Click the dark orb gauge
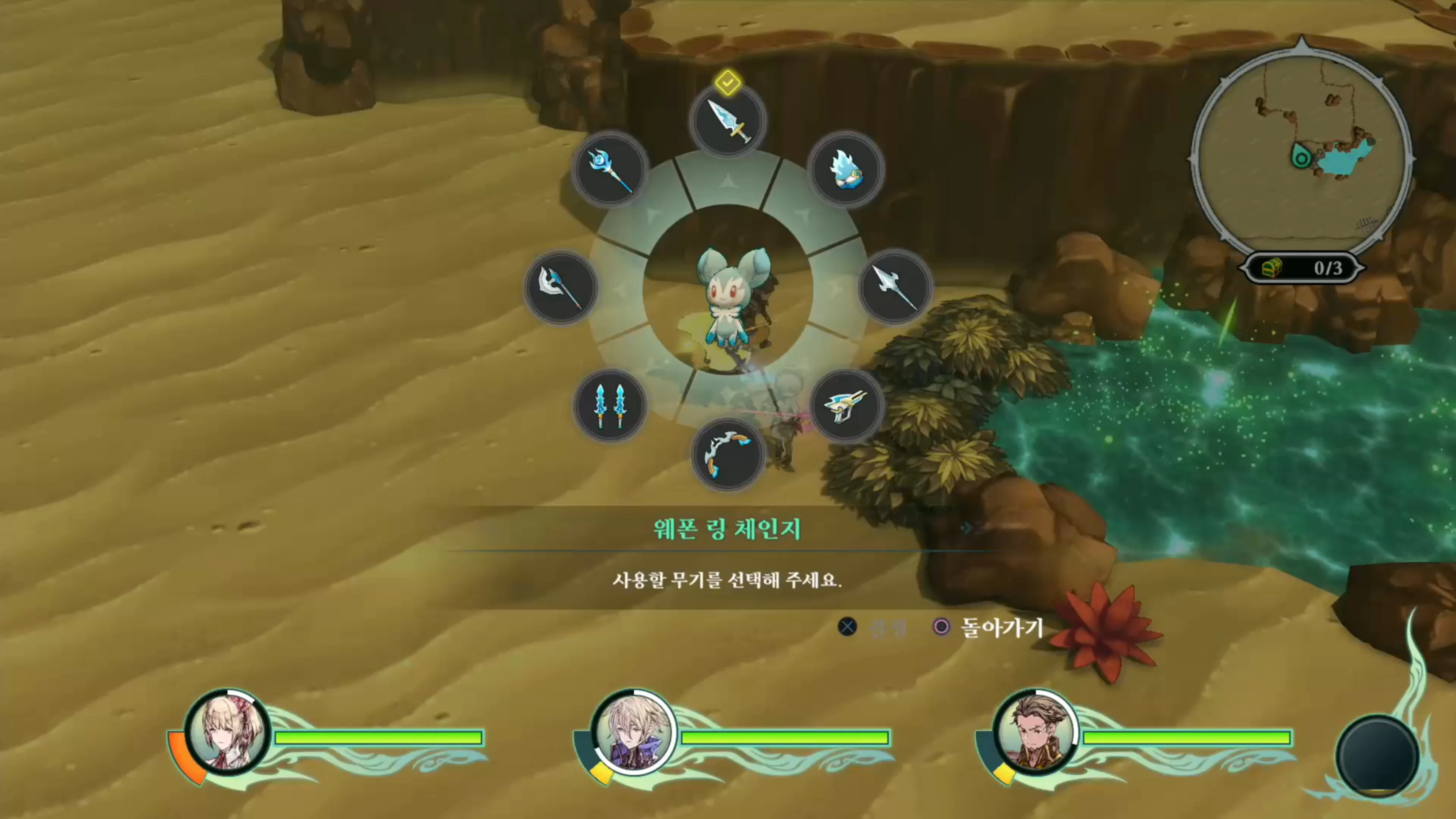 coord(1377,755)
